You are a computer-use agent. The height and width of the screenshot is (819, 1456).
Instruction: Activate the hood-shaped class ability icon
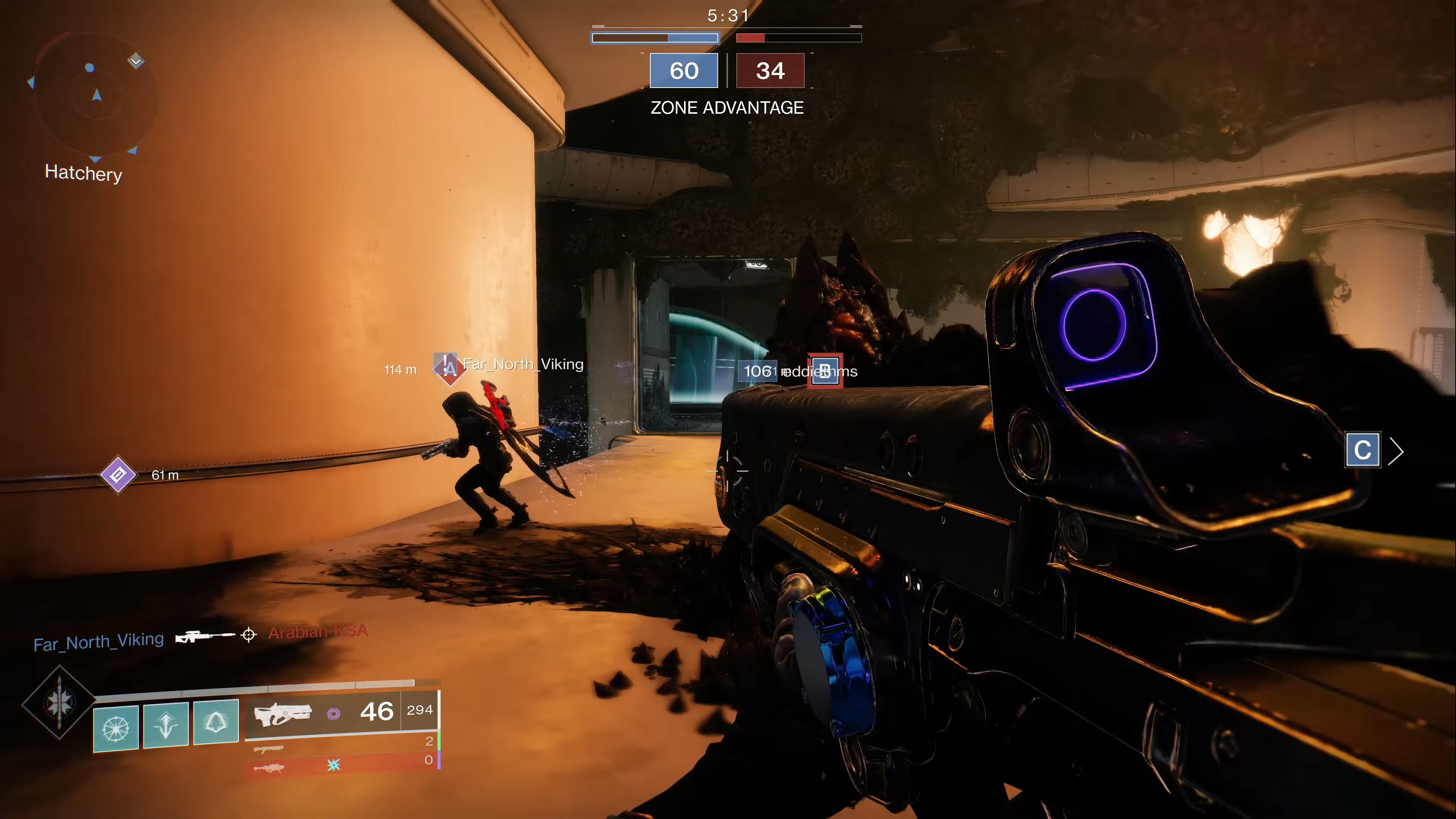tap(216, 722)
